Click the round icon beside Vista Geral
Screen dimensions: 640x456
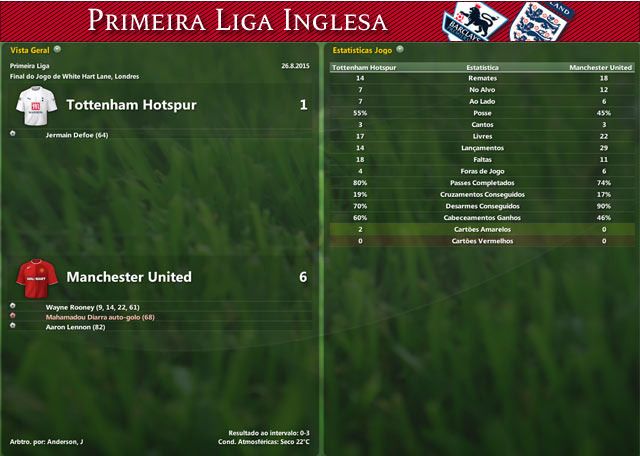pos(57,48)
